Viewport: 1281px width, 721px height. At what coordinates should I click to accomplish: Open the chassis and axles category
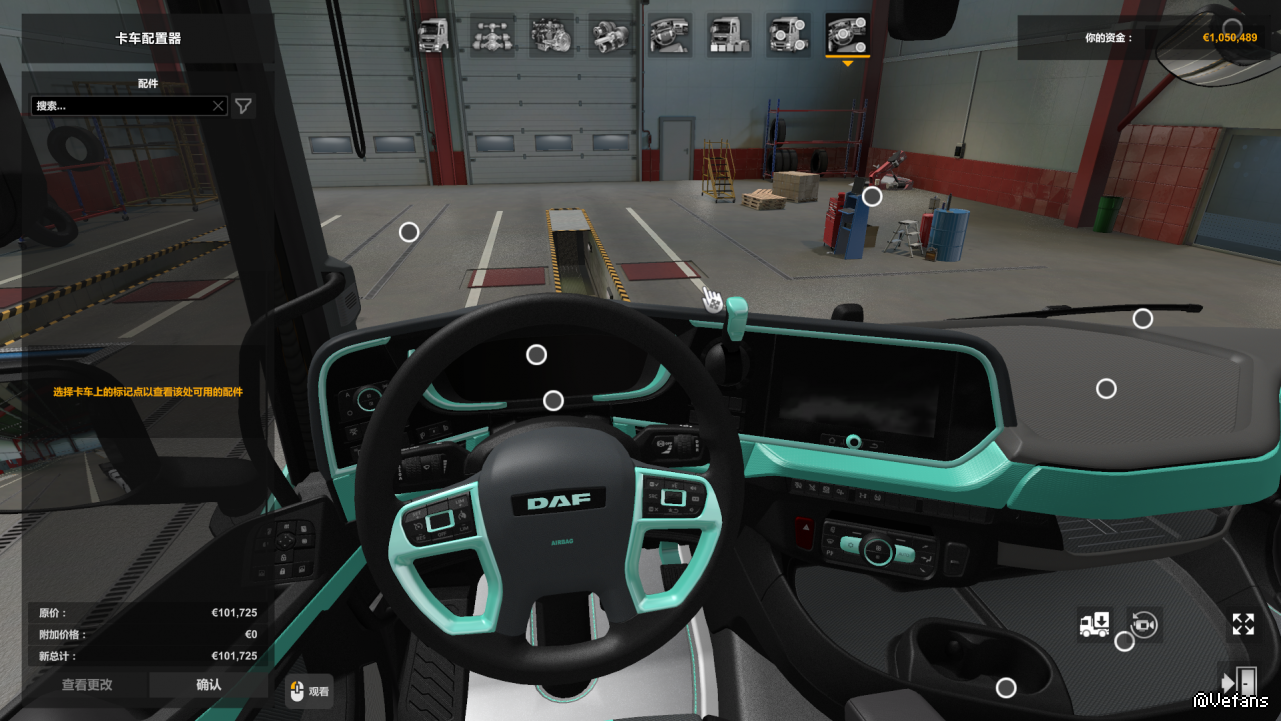[x=493, y=35]
